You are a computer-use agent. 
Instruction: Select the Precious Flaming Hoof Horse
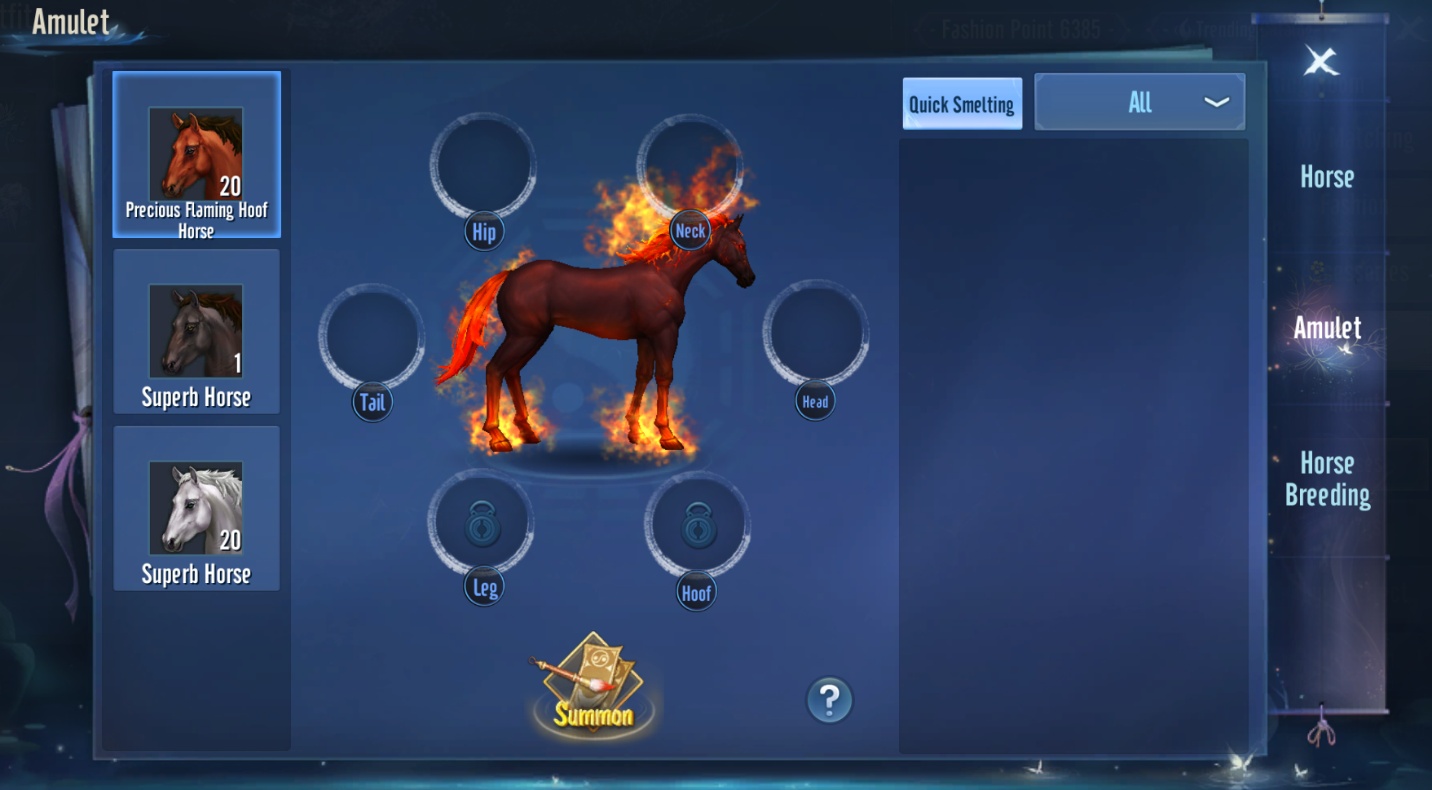[196, 155]
